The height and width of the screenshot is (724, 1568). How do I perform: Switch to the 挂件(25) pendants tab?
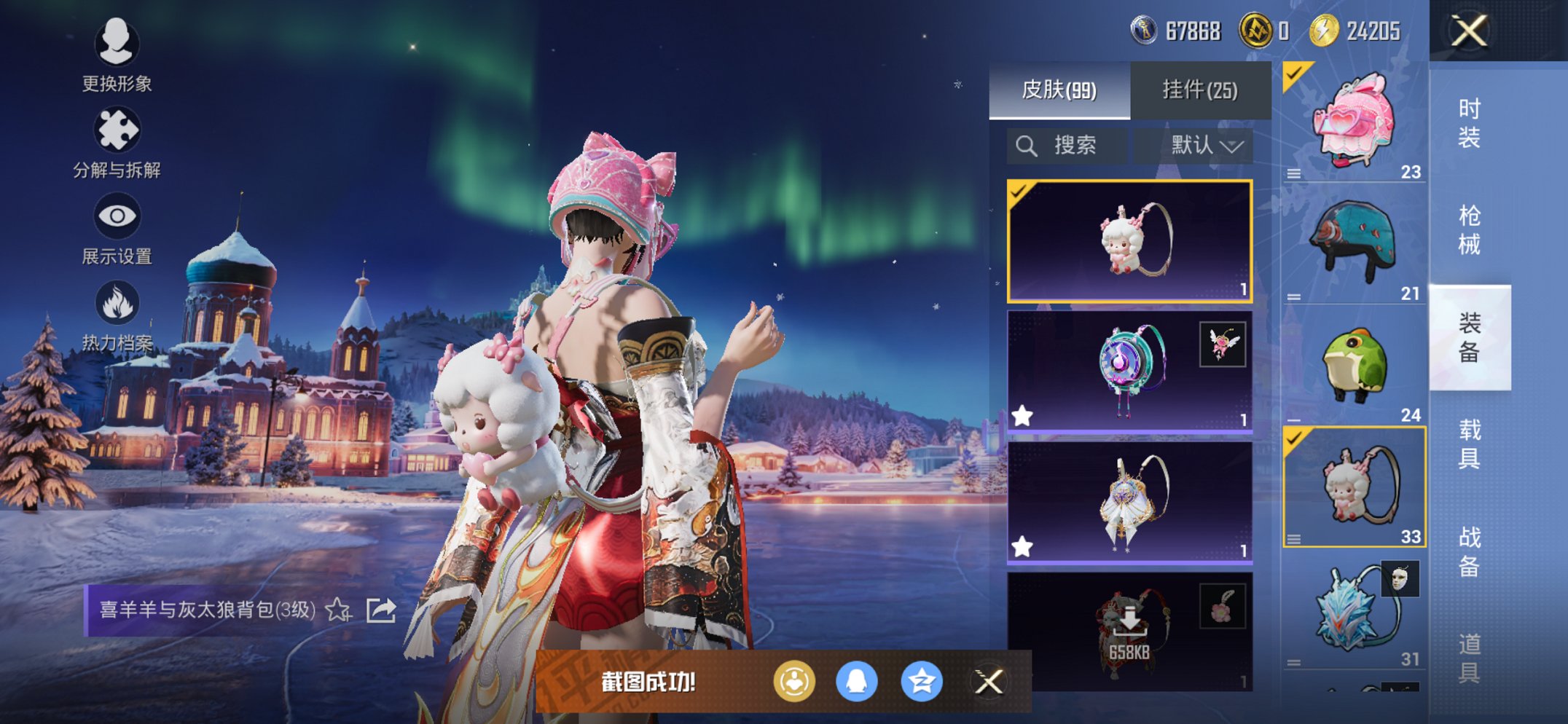click(1200, 90)
